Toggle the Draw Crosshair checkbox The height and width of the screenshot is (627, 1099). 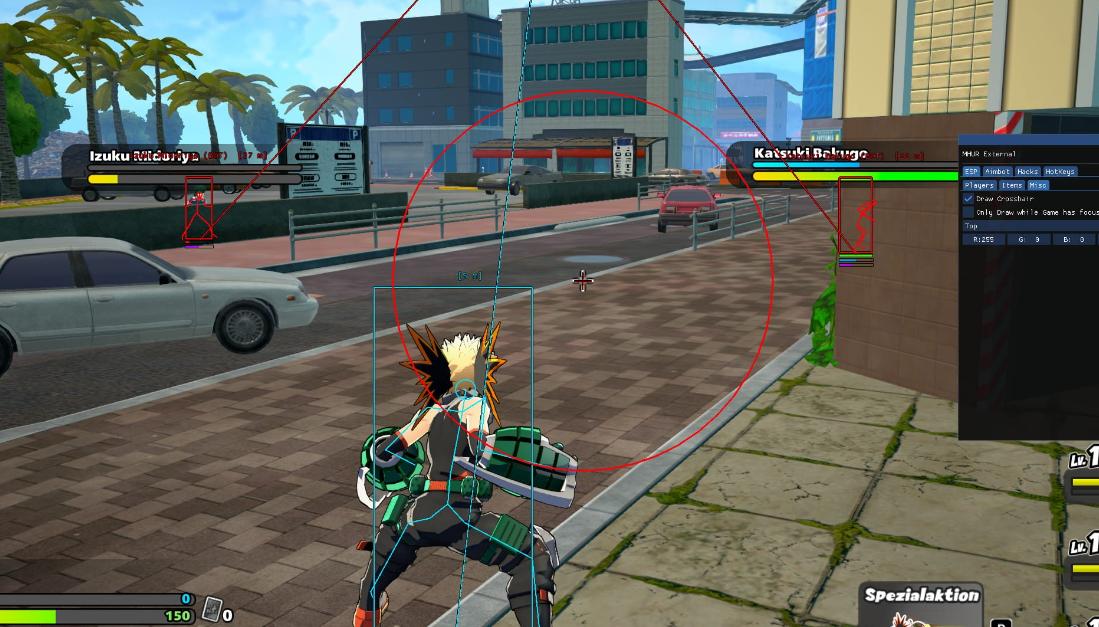[968, 199]
